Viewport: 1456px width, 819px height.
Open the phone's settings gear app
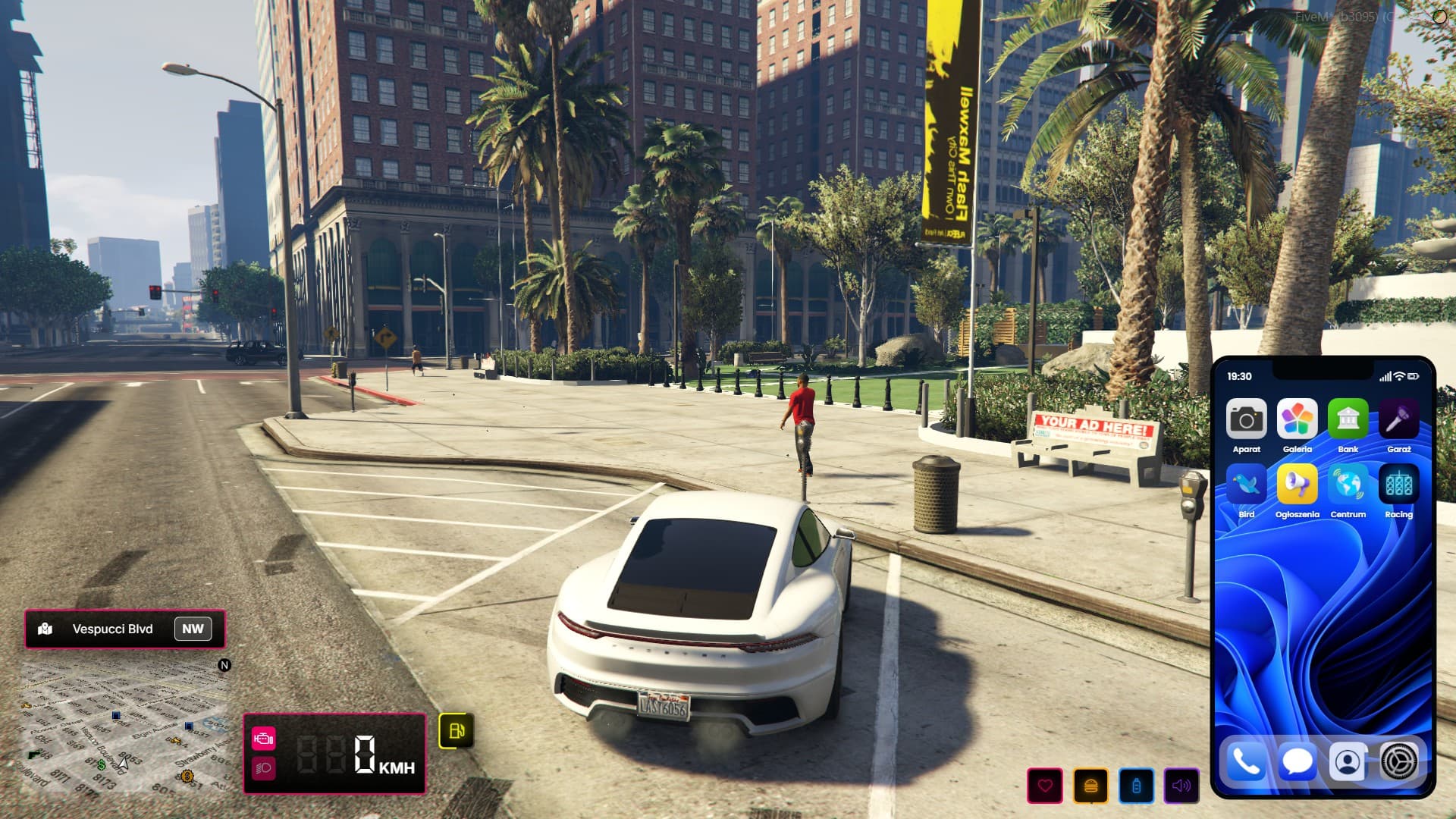point(1398,761)
